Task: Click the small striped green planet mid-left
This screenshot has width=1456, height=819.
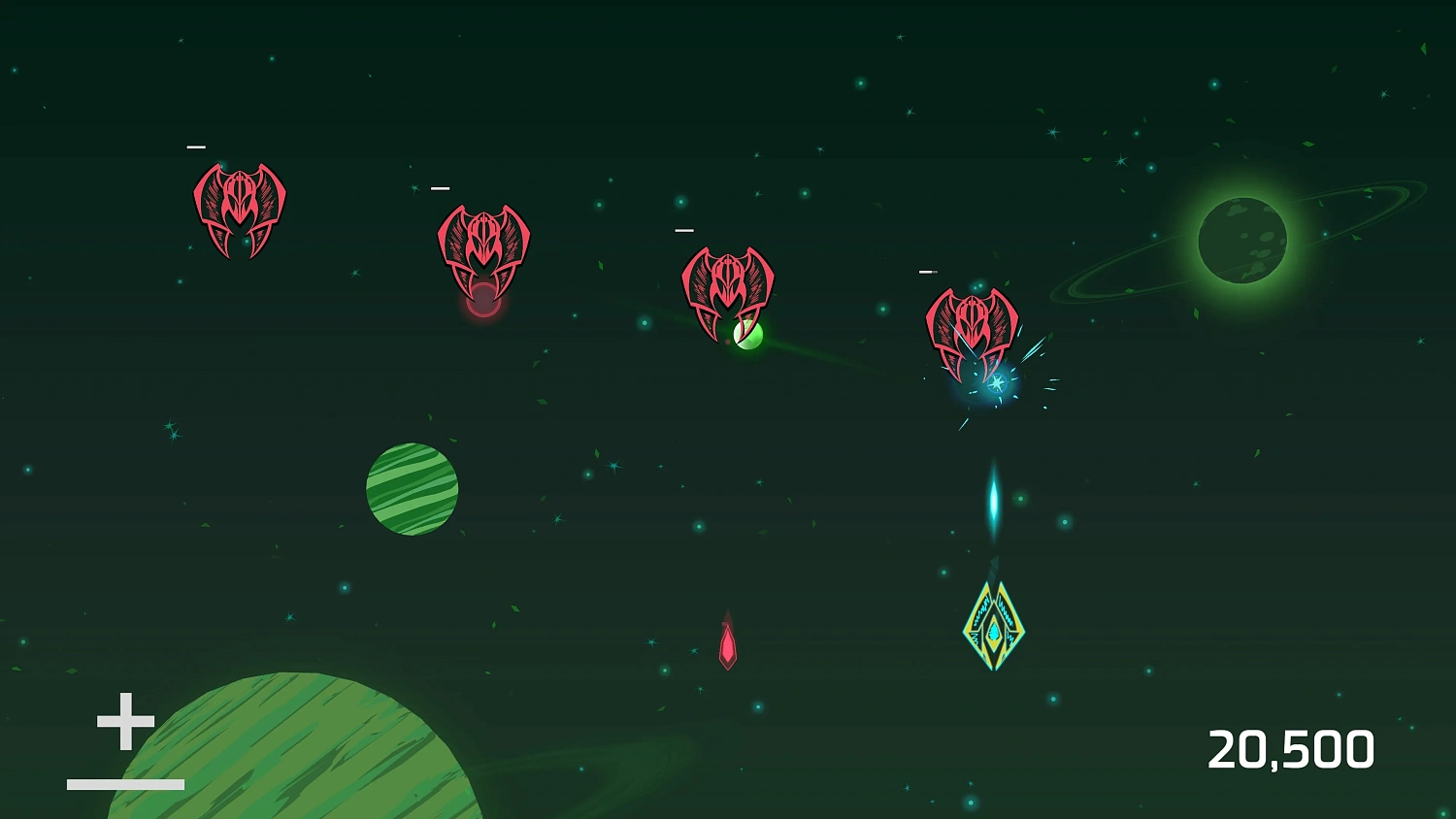Action: click(x=412, y=488)
